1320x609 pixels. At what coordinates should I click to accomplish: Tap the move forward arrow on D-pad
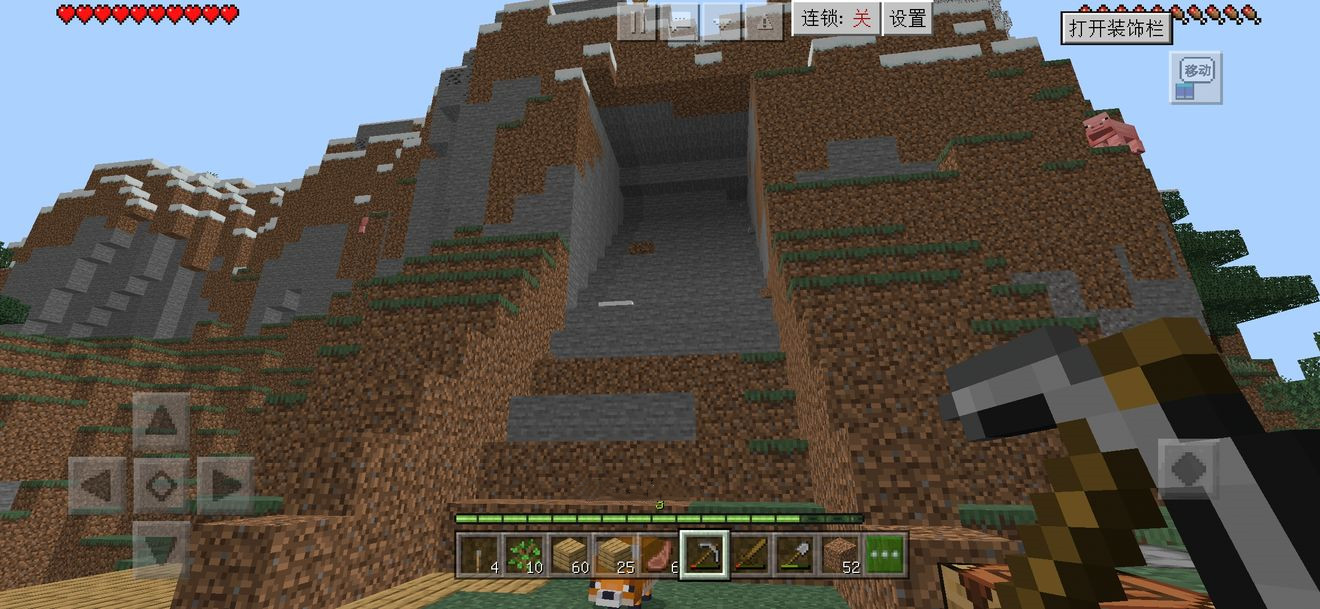click(160, 422)
